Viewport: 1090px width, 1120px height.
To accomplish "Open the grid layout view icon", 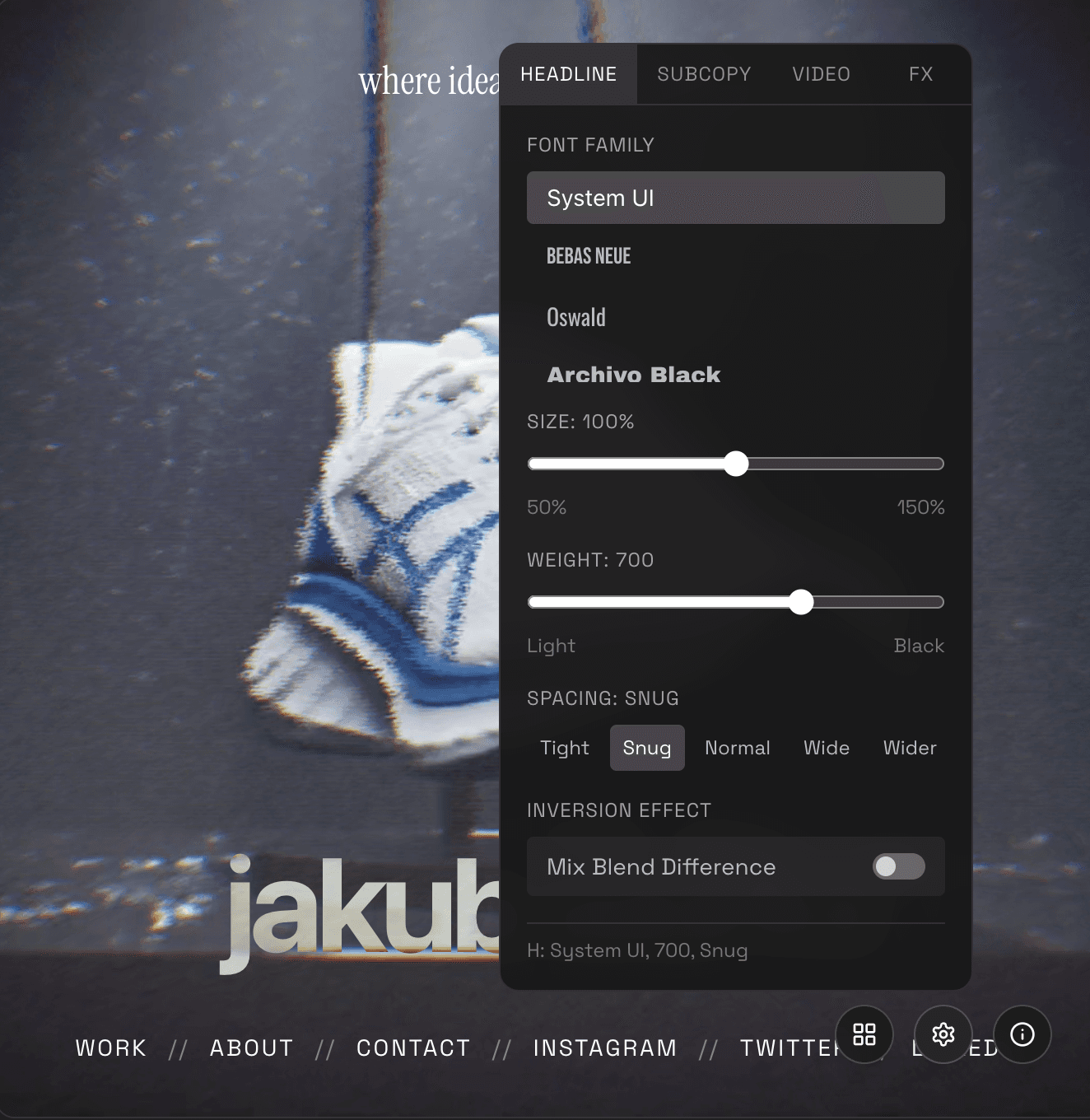I will 864,1034.
